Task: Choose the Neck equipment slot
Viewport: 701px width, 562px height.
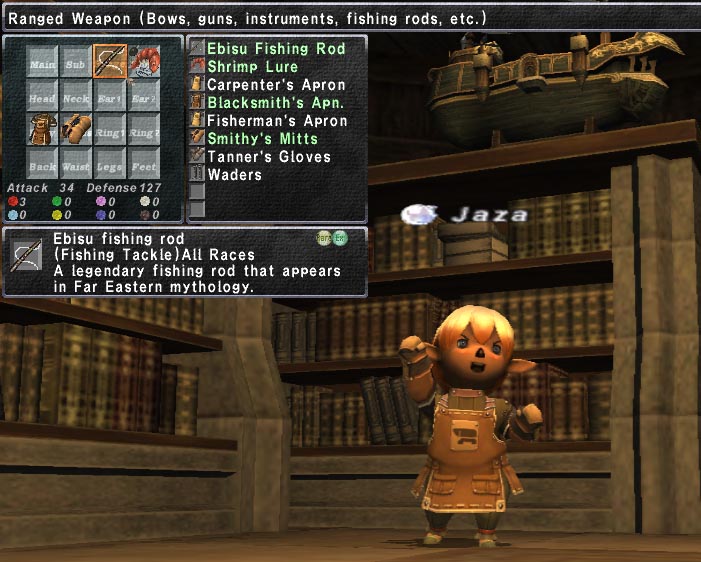Action: coord(76,96)
